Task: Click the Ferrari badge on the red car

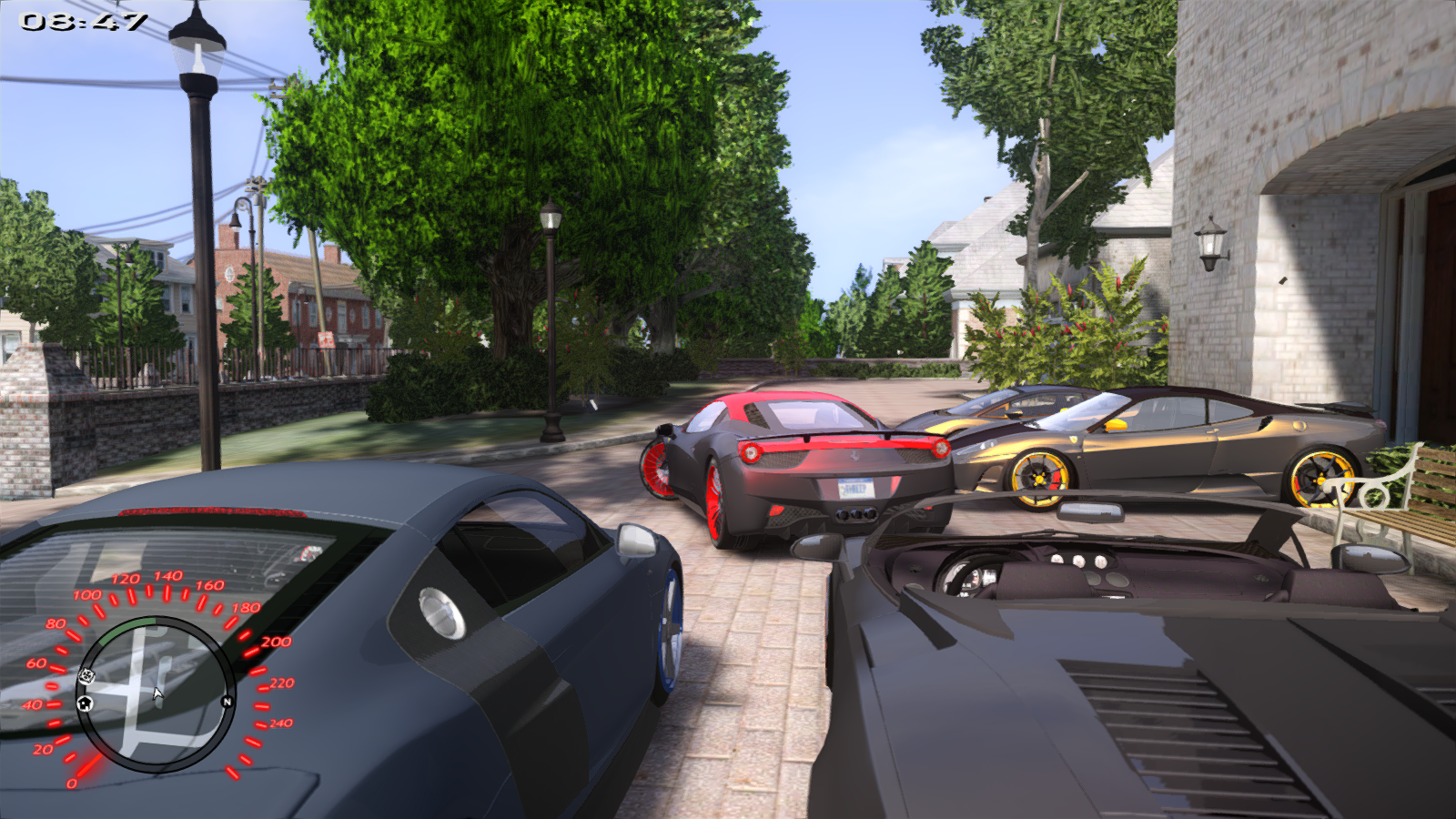Action: point(854,455)
